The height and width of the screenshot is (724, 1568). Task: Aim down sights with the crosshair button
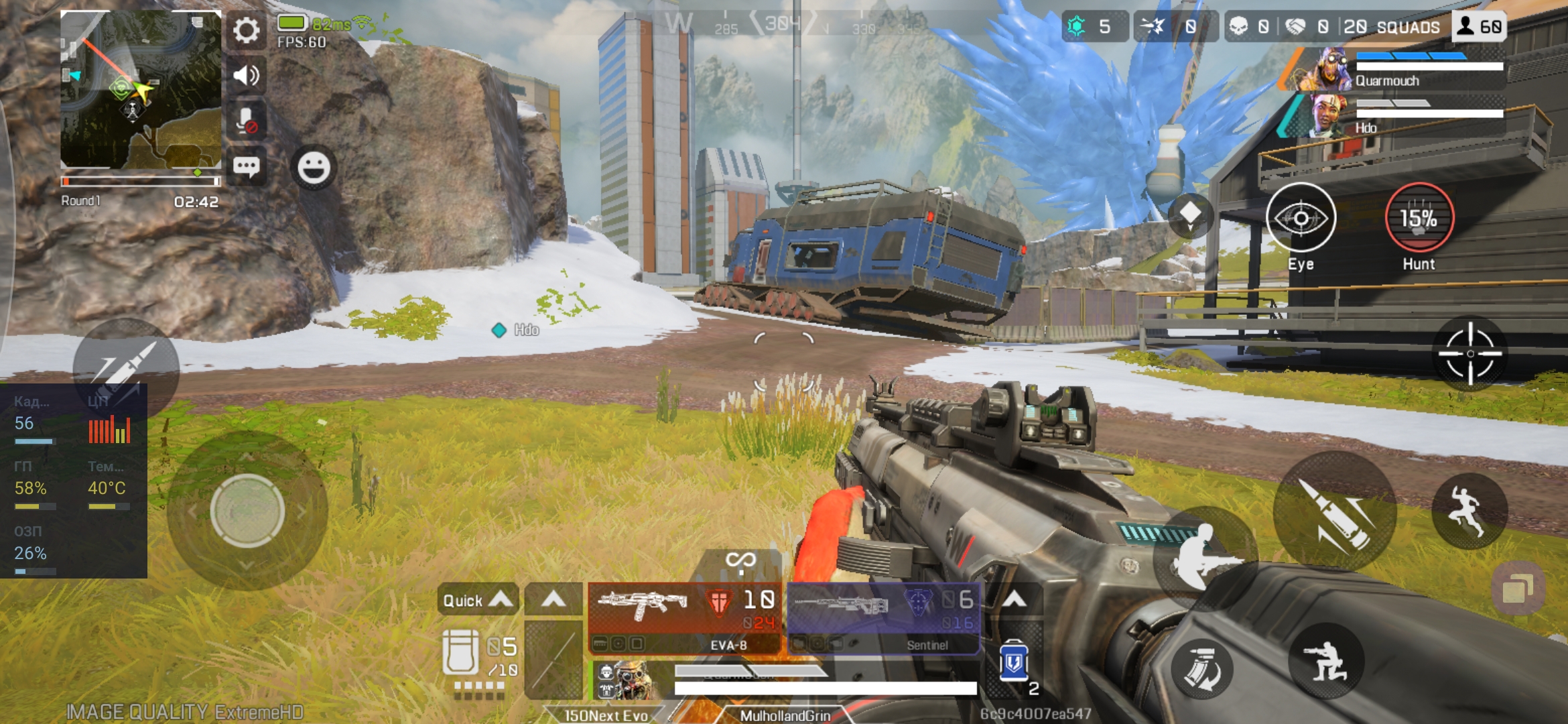coord(1470,354)
